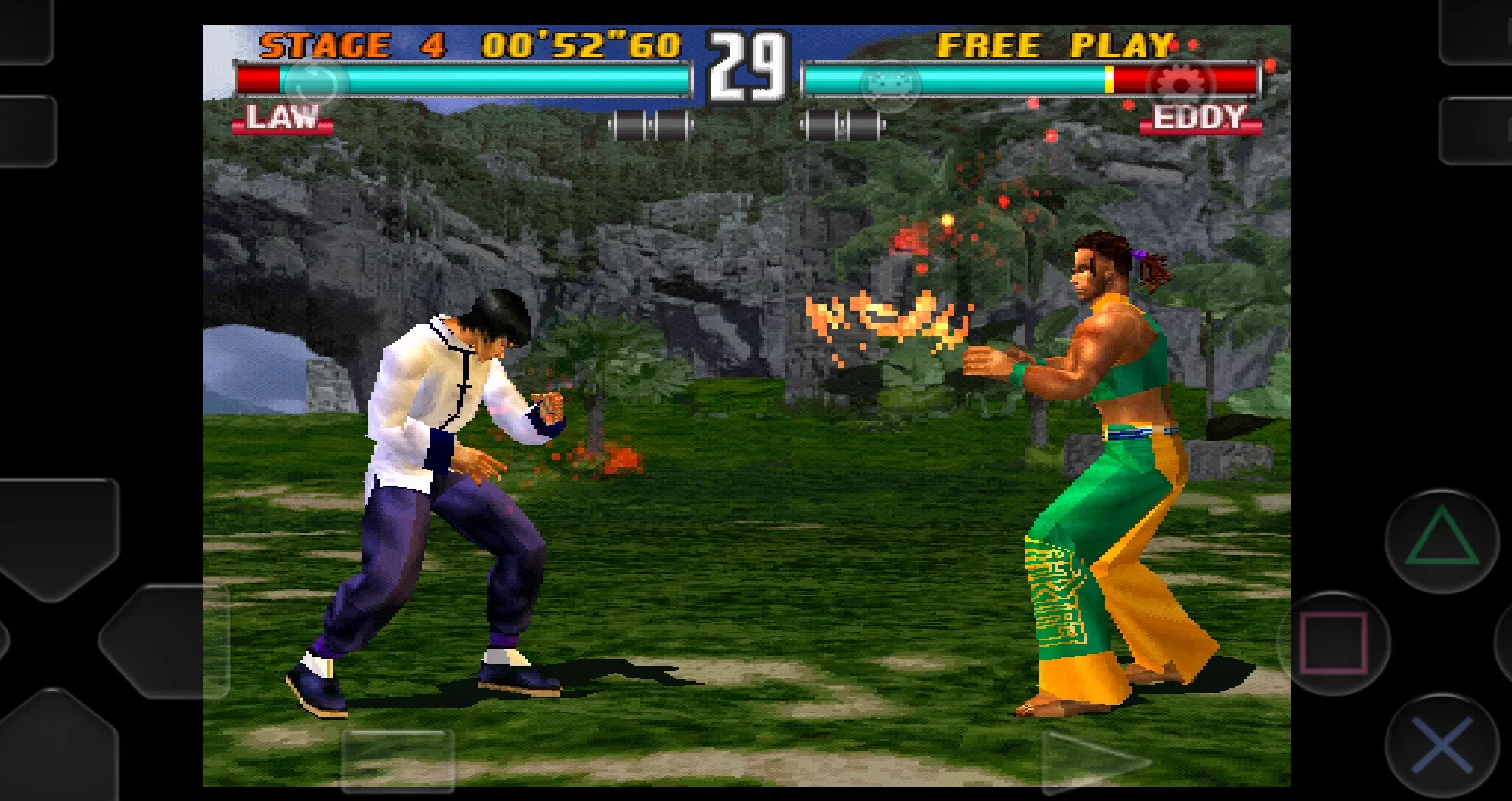Tap the circular arrow rewind icon

point(316,85)
